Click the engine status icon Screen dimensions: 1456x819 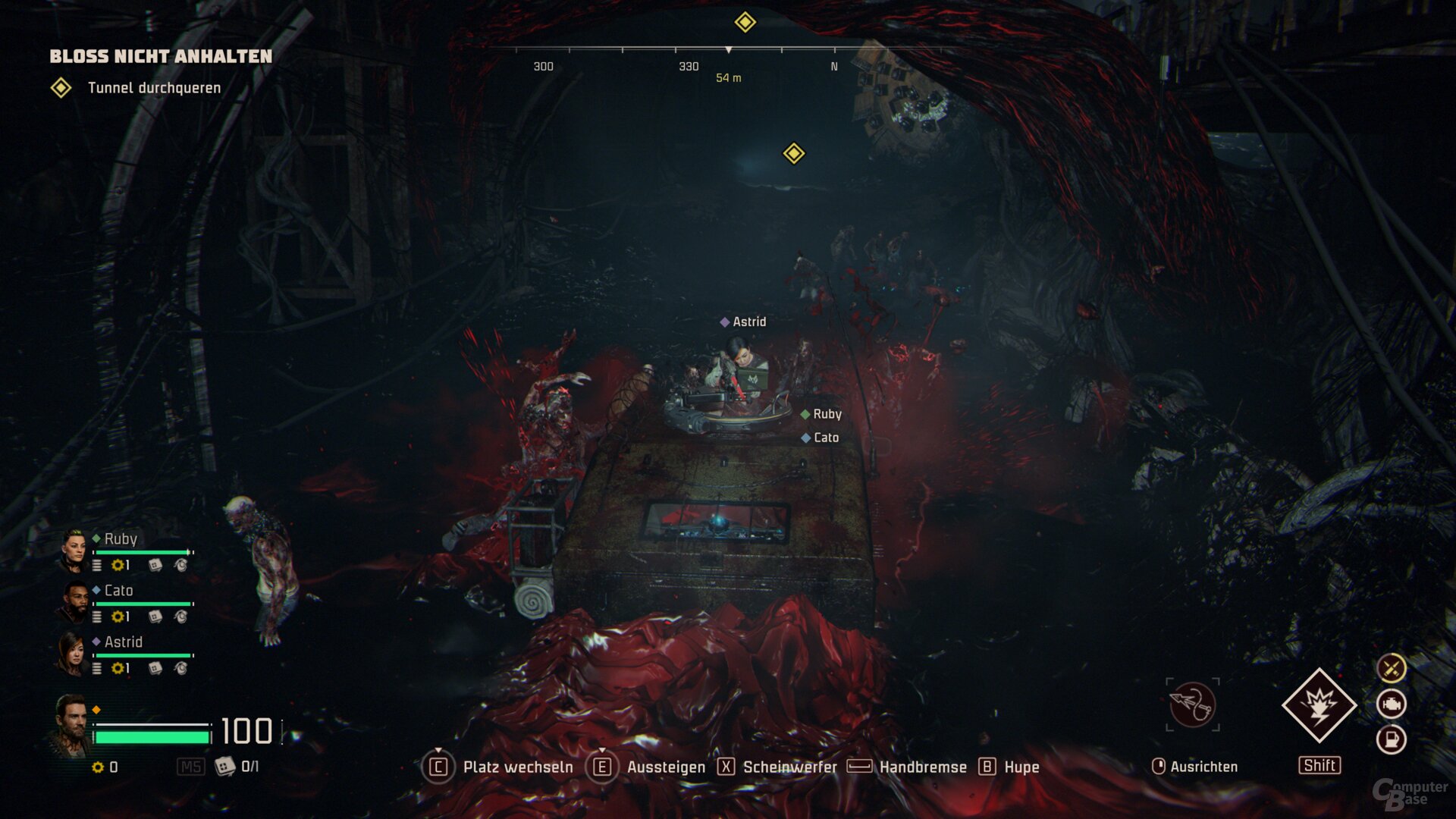tap(1391, 704)
